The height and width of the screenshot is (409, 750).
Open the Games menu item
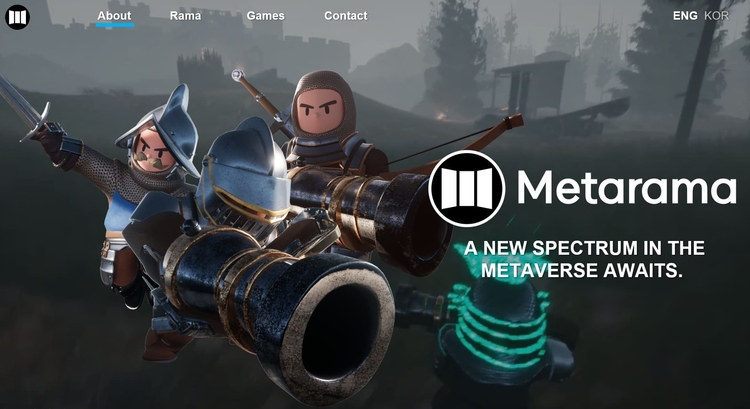pyautogui.click(x=265, y=16)
